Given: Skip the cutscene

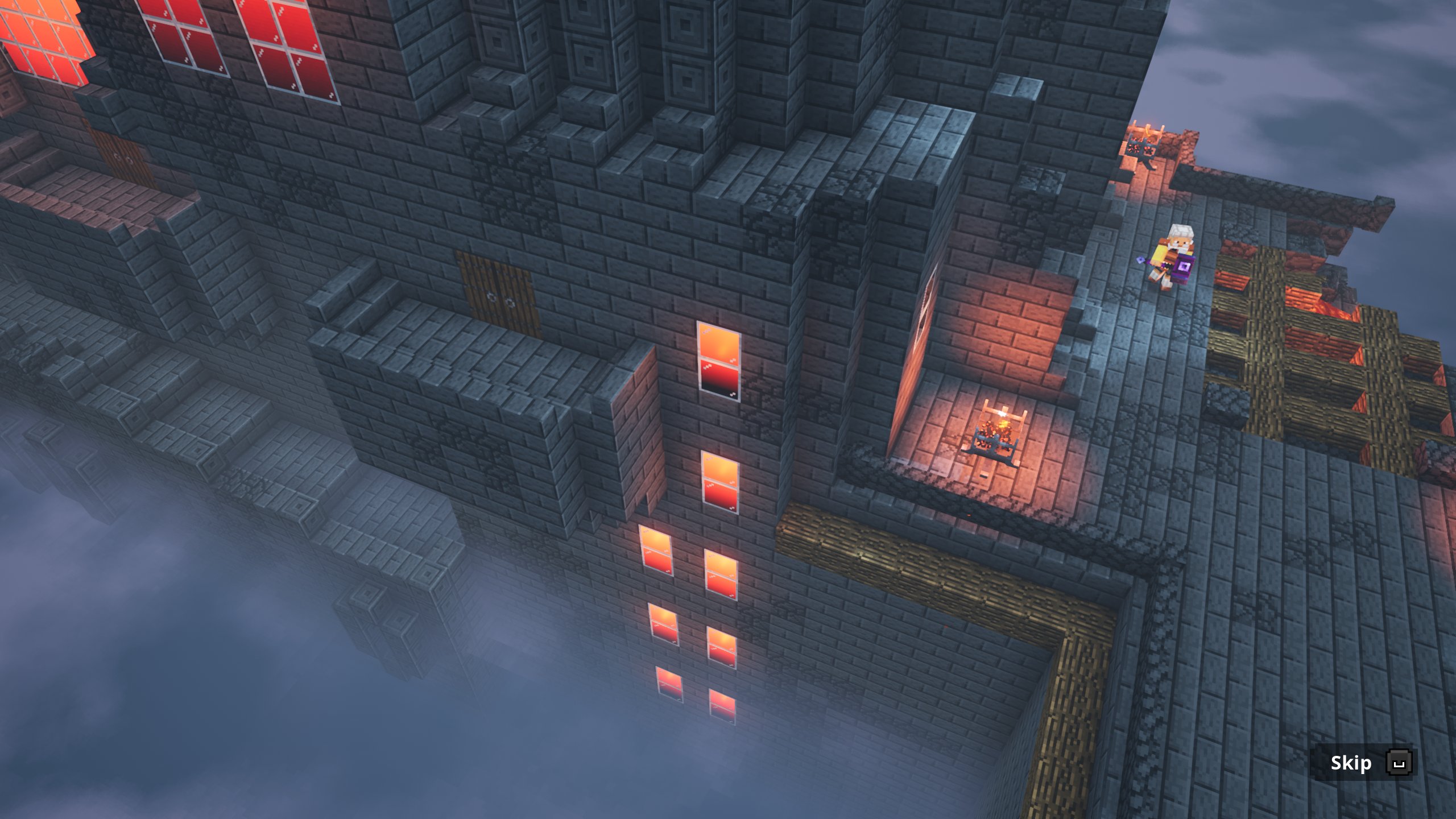Looking at the screenshot, I should (1363, 763).
